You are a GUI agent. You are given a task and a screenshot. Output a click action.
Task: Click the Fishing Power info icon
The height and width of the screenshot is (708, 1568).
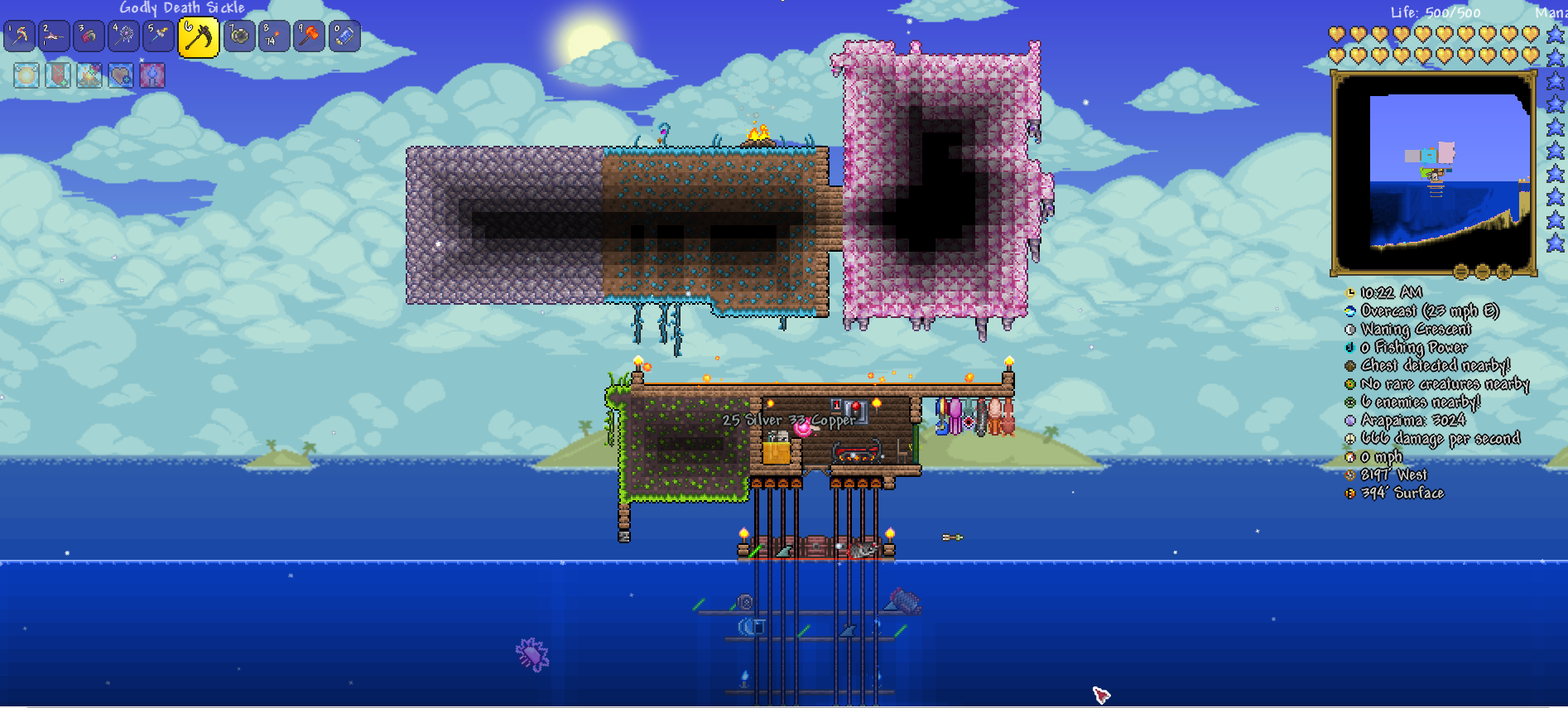[x=1349, y=347]
